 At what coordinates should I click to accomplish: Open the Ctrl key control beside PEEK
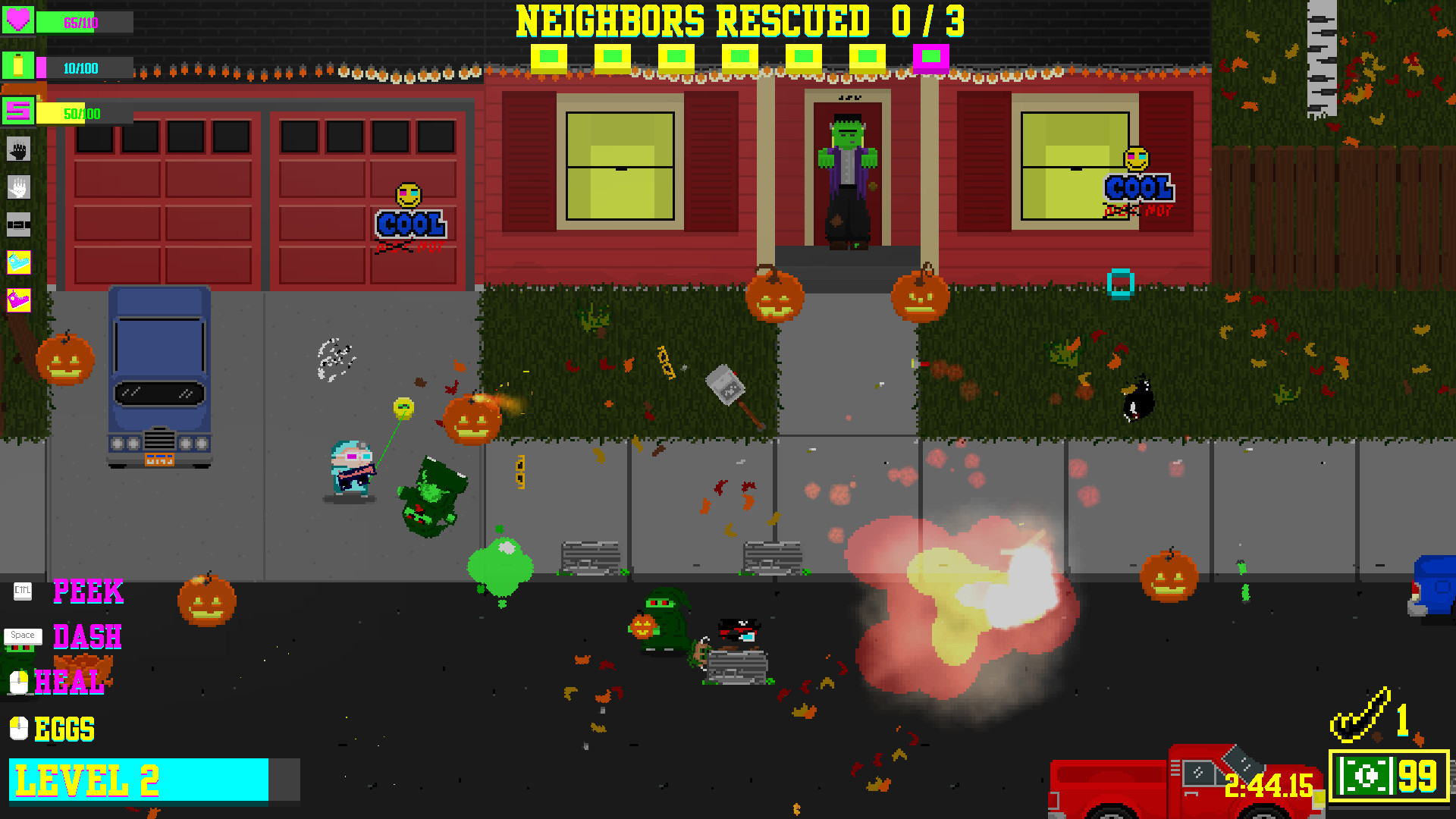(21, 591)
